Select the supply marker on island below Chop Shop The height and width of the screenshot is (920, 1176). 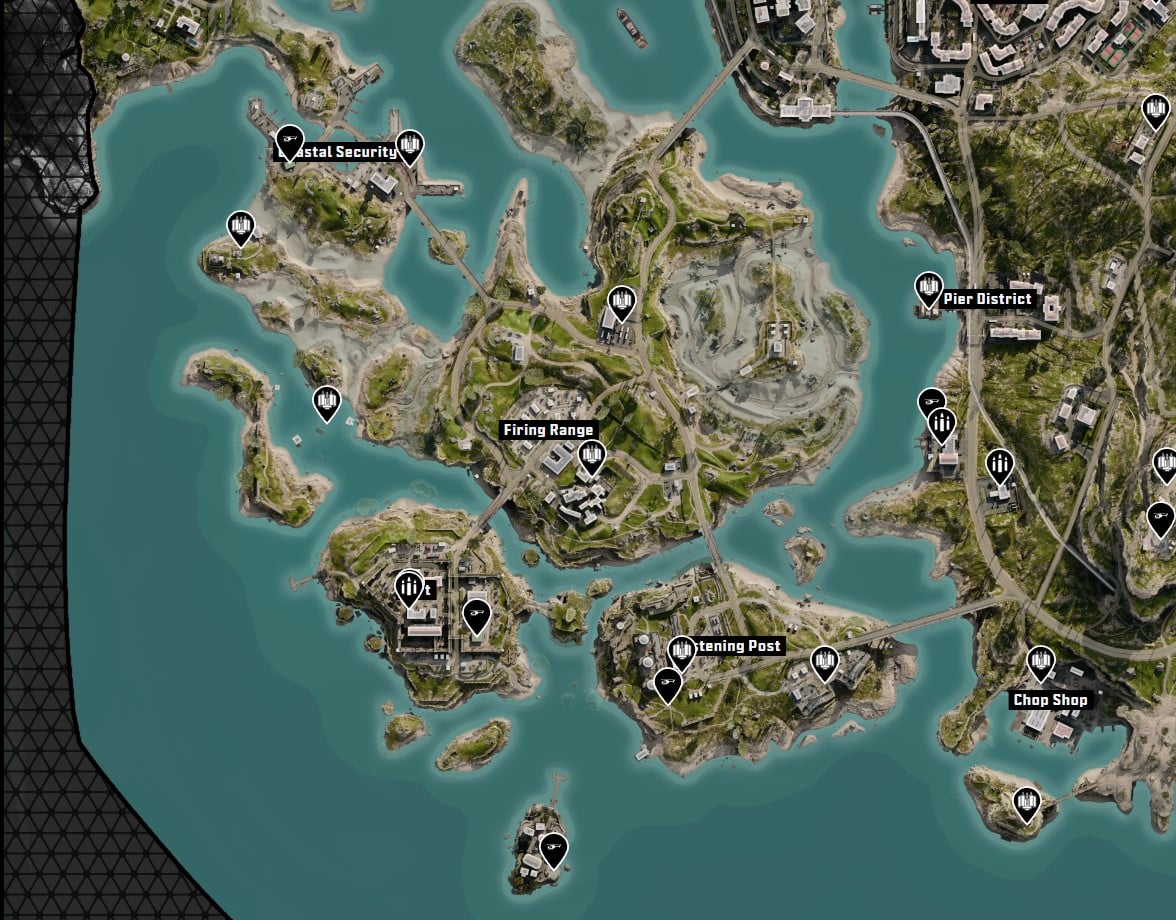pos(1026,802)
